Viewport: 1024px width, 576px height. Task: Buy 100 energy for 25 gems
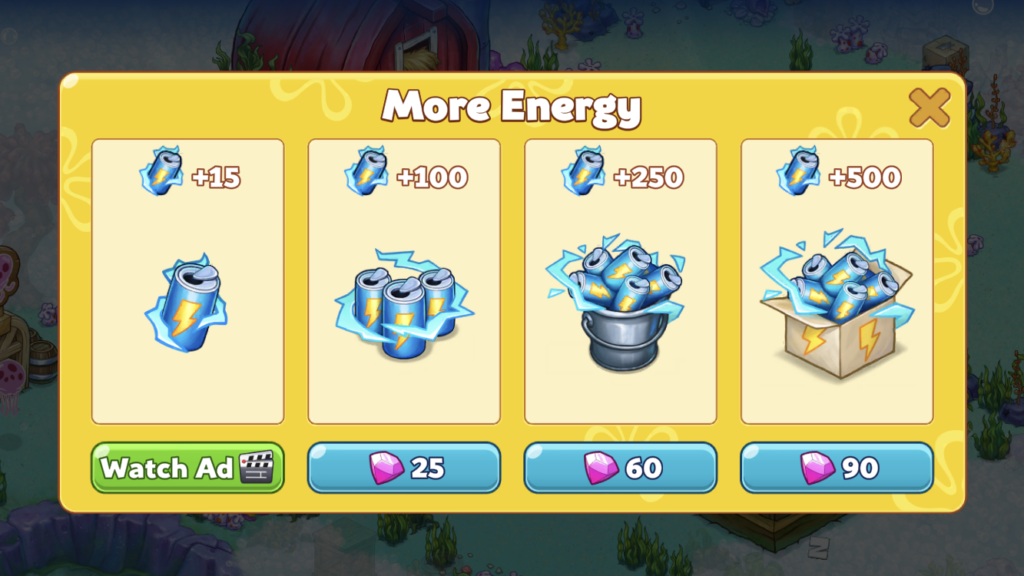404,468
